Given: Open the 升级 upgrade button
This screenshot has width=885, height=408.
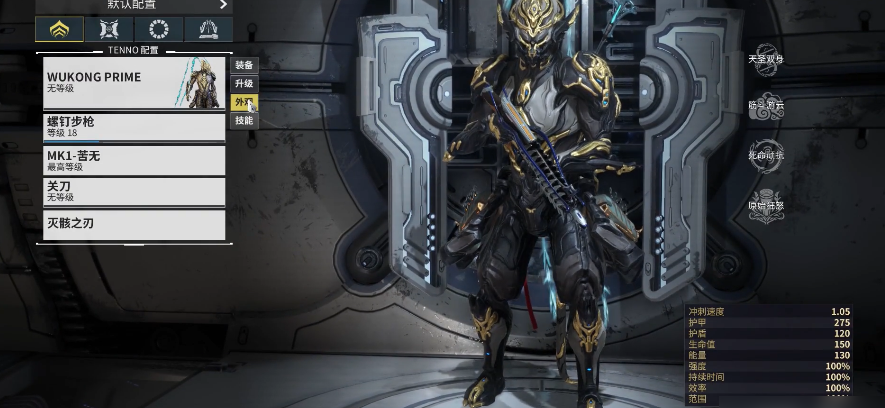Looking at the screenshot, I should [x=244, y=84].
